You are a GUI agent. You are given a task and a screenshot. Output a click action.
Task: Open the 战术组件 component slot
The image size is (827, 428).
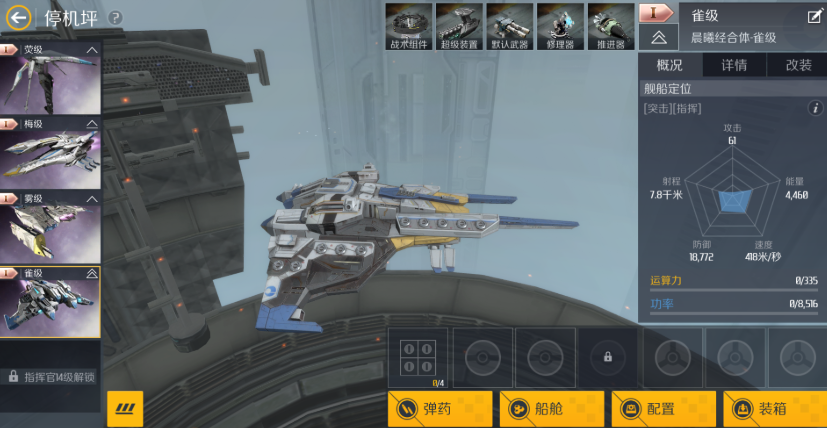coord(408,26)
